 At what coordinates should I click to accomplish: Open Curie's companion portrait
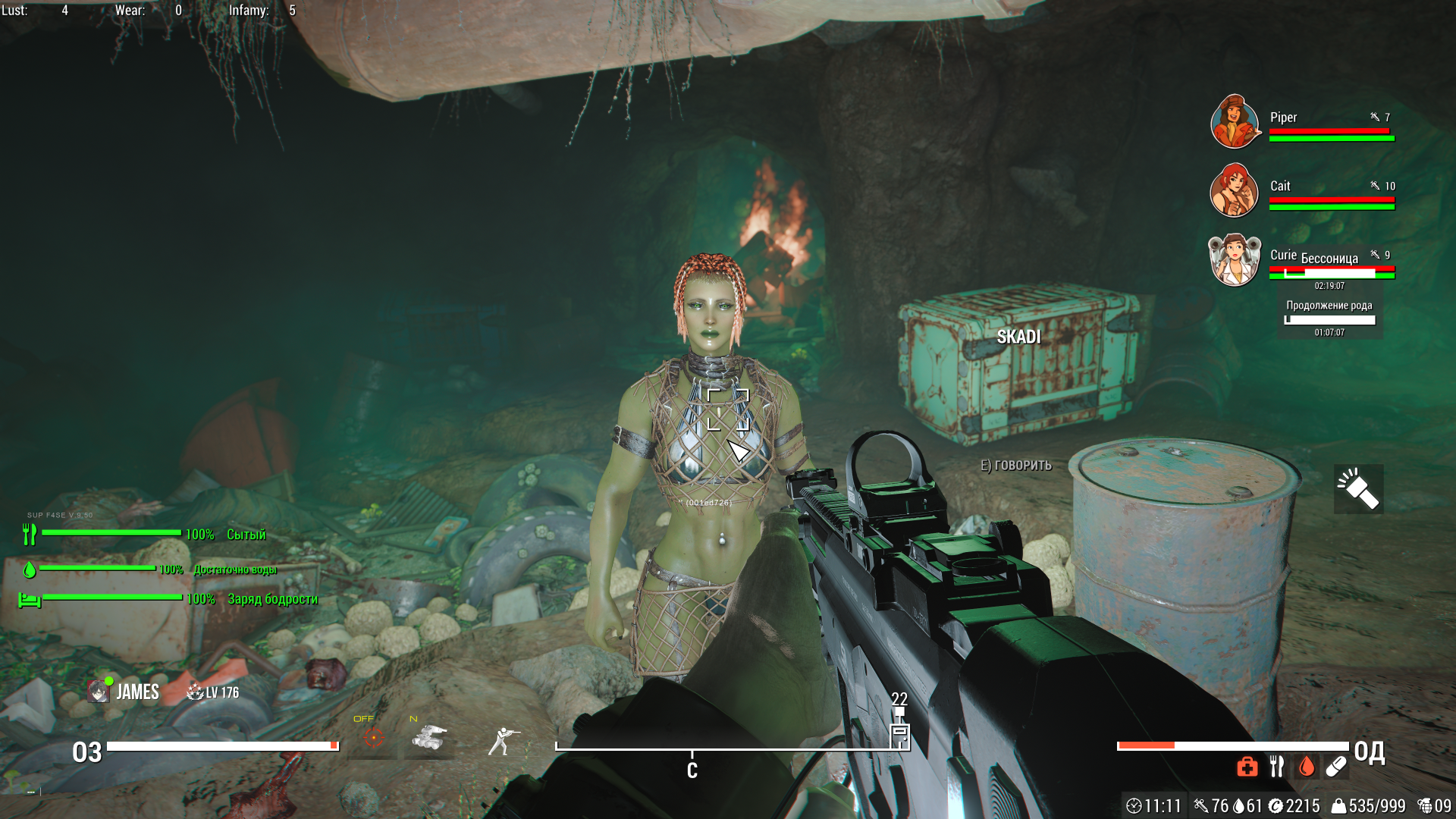[x=1234, y=259]
